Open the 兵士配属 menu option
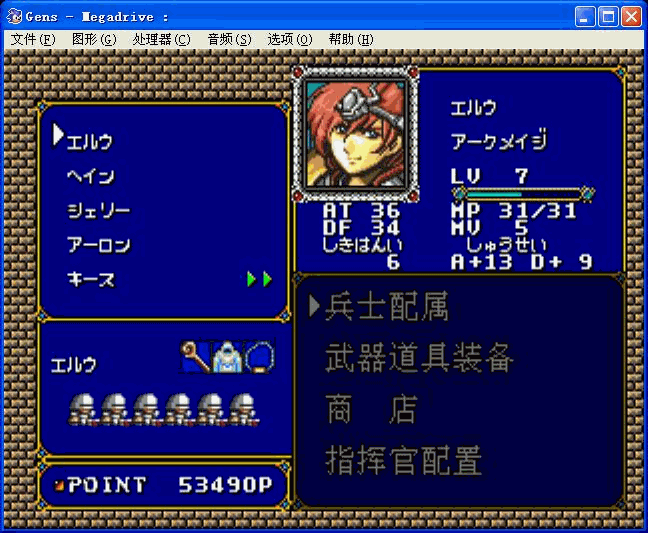The image size is (648, 533). pos(386,307)
